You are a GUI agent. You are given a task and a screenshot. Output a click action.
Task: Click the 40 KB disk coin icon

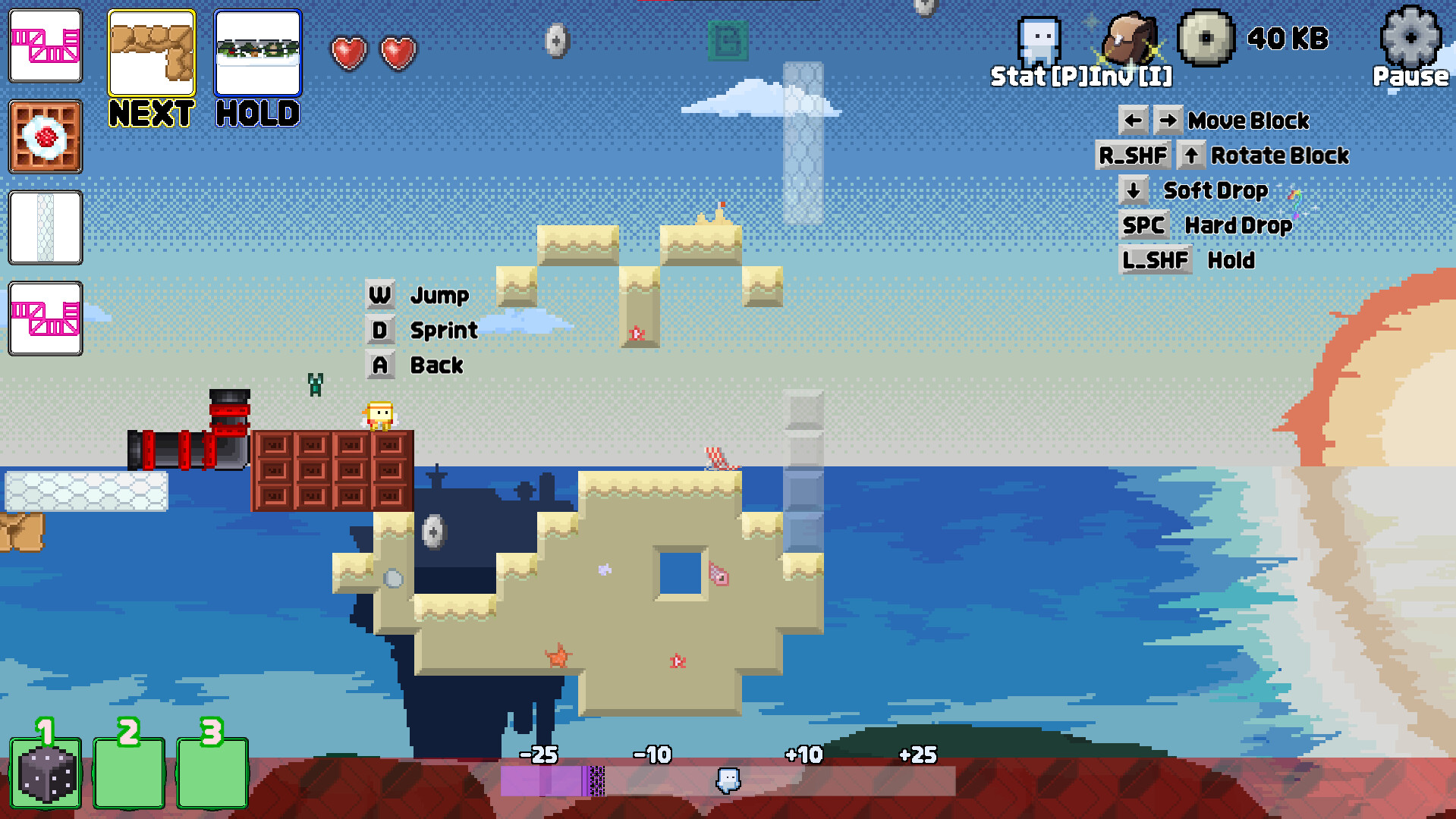1205,38
